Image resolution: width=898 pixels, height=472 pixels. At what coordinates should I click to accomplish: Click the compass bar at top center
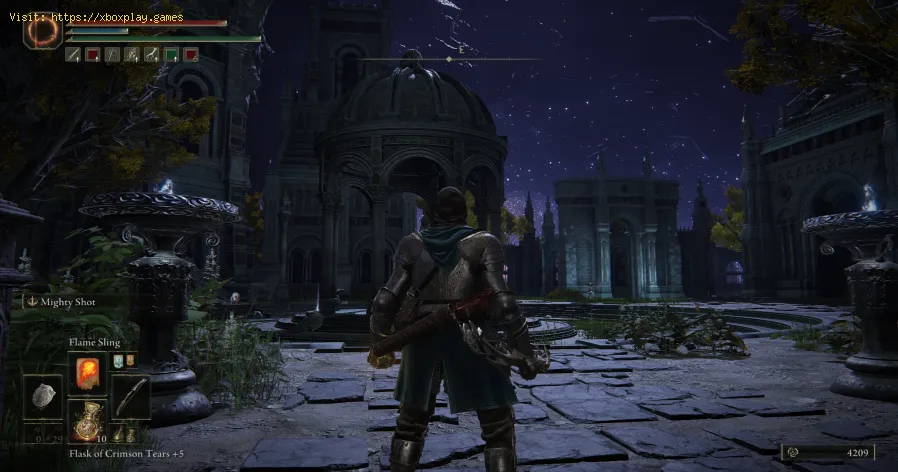(448, 59)
